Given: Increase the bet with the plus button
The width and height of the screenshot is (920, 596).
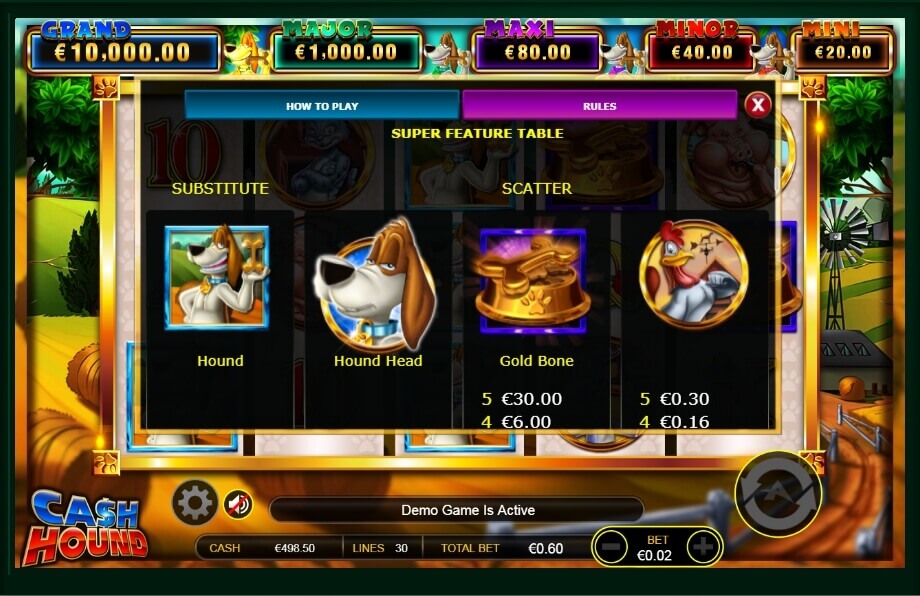Looking at the screenshot, I should 703,546.
